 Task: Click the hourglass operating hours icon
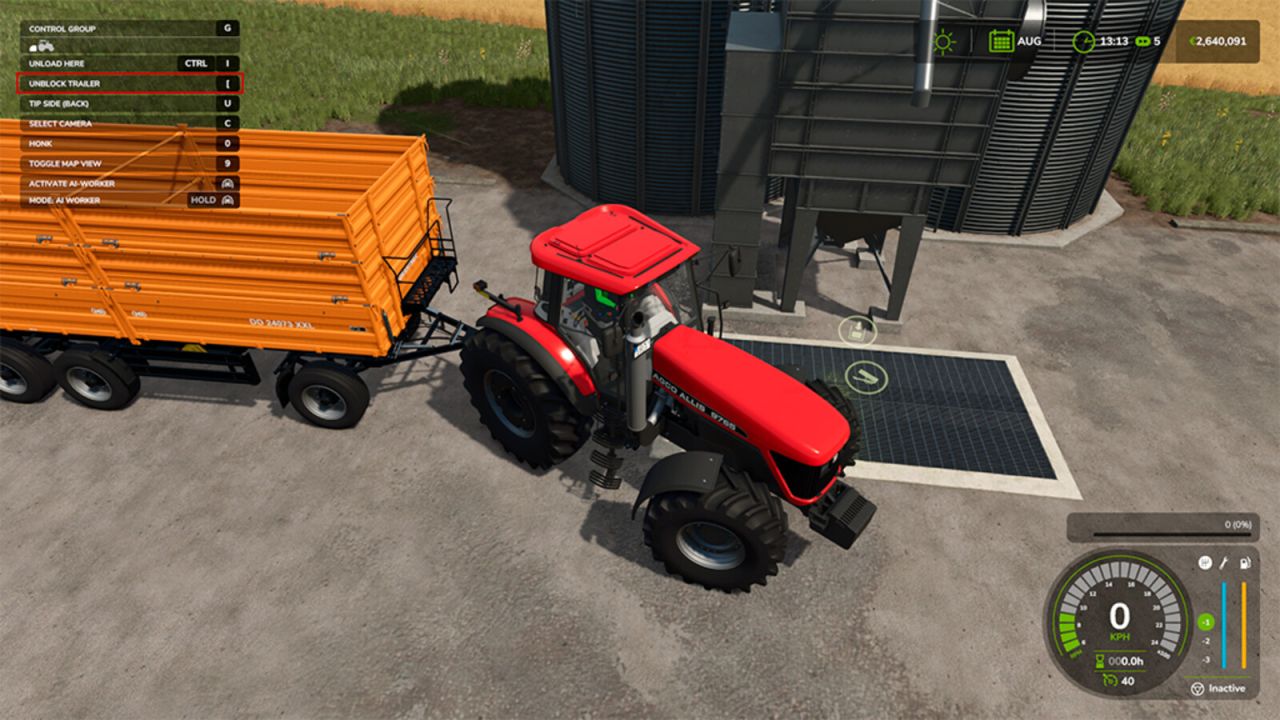(x=1100, y=660)
